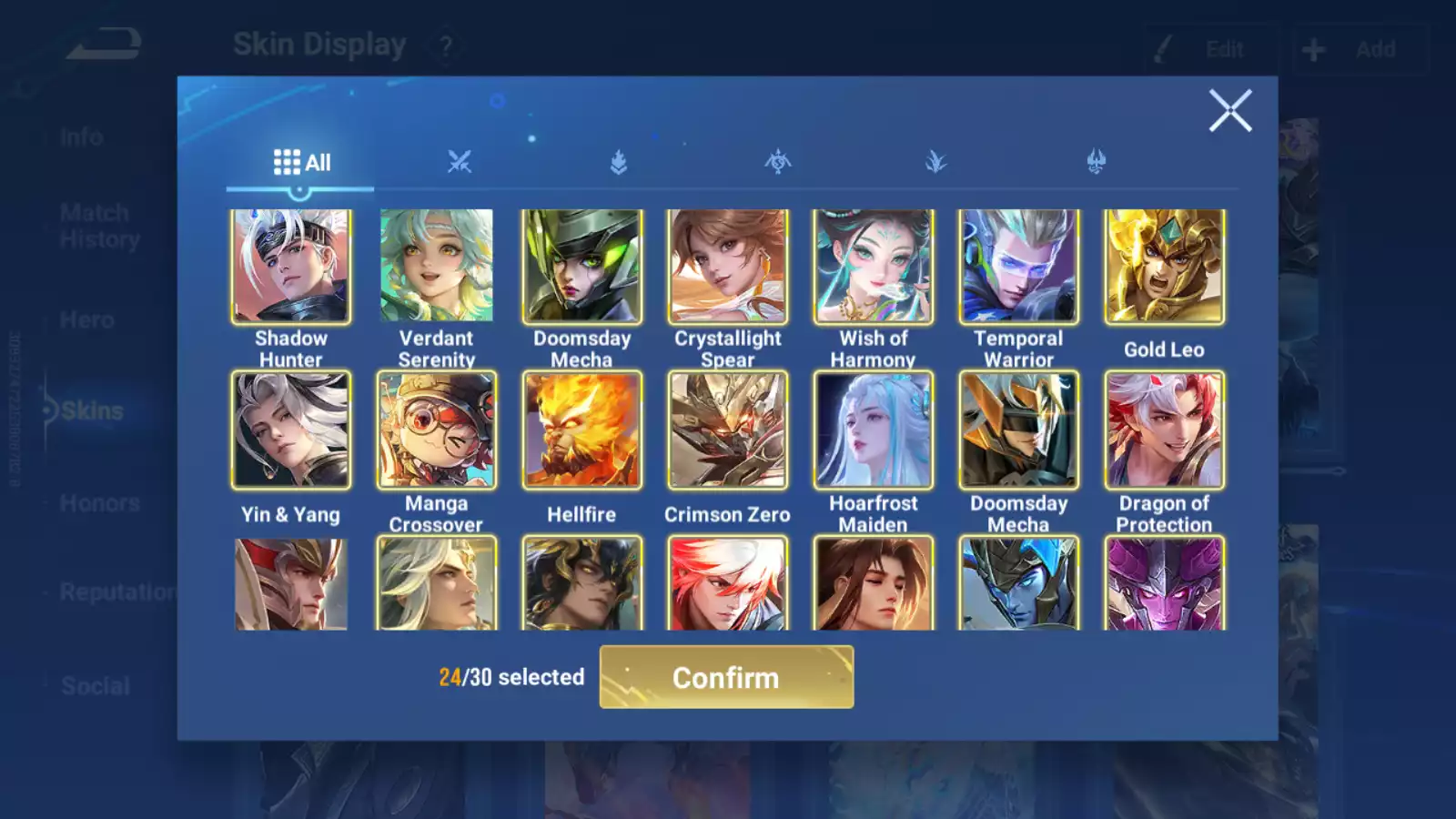Click the 24/30 selected counter

click(x=510, y=677)
